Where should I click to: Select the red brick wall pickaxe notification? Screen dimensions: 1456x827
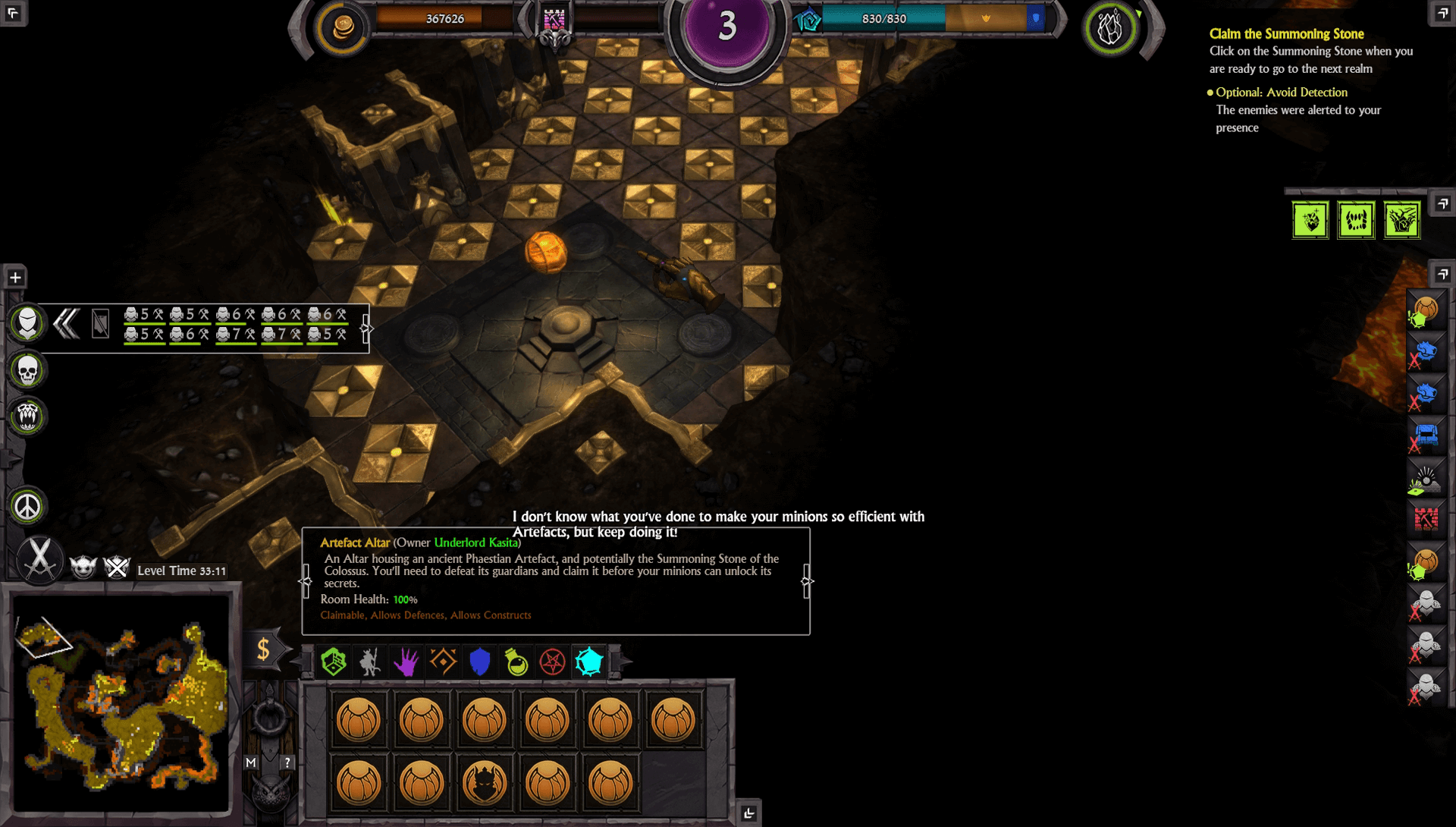[1426, 519]
